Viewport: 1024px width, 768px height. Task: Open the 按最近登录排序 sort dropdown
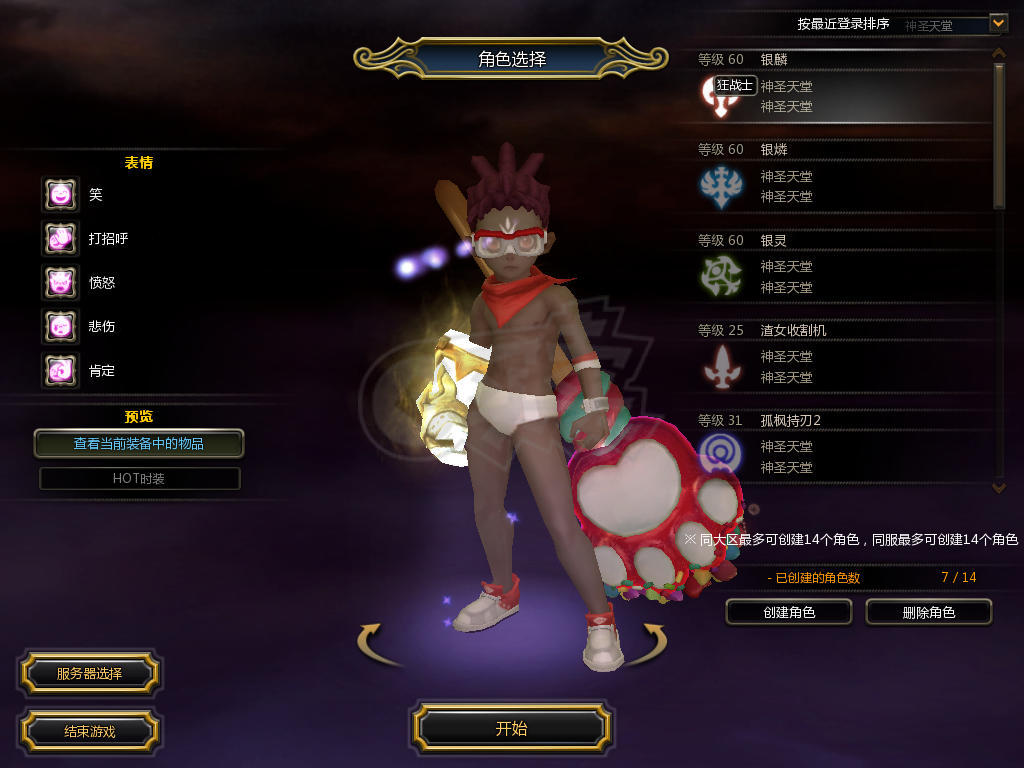[997, 23]
